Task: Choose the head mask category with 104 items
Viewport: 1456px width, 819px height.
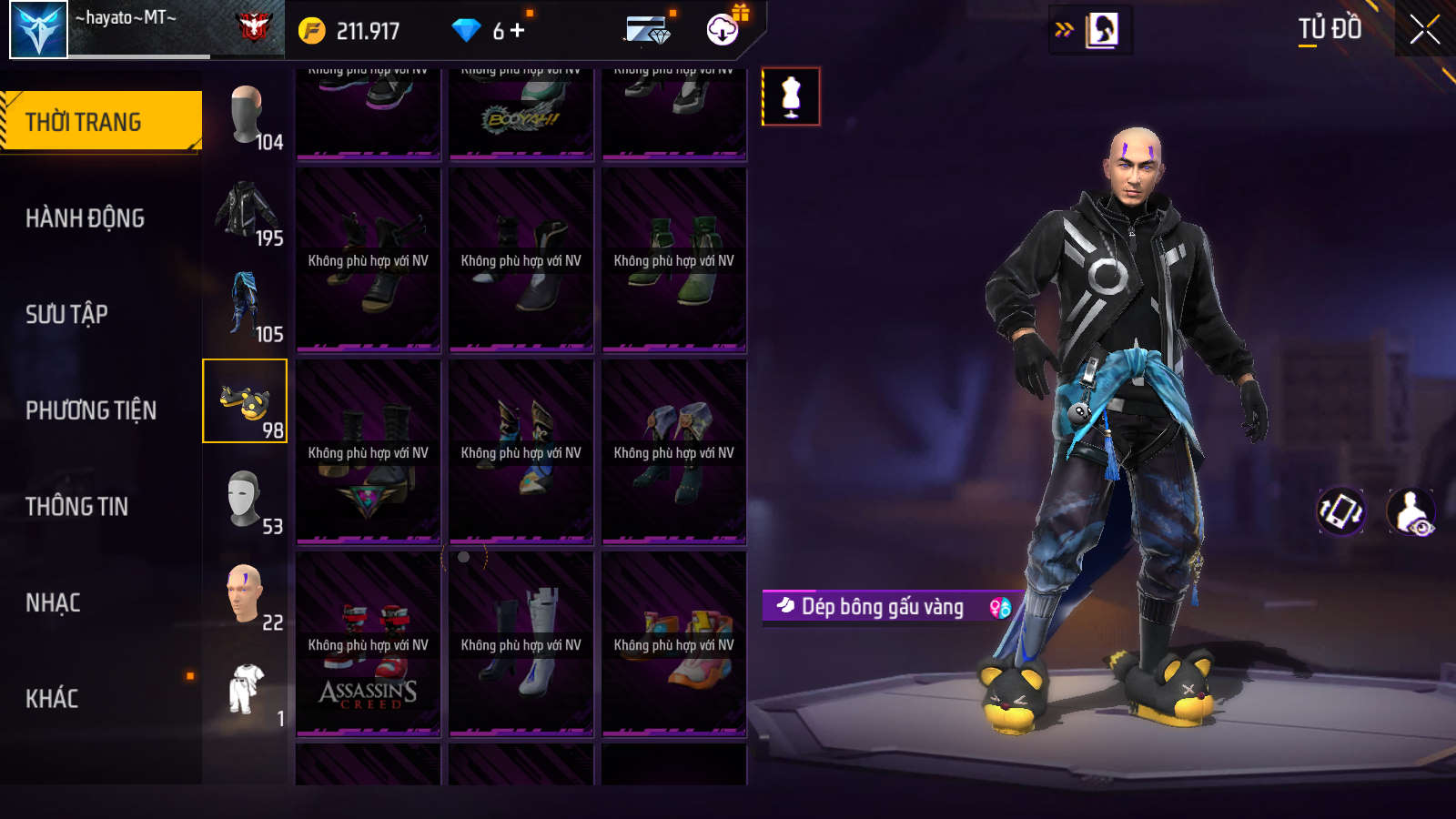Action: pyautogui.click(x=246, y=116)
